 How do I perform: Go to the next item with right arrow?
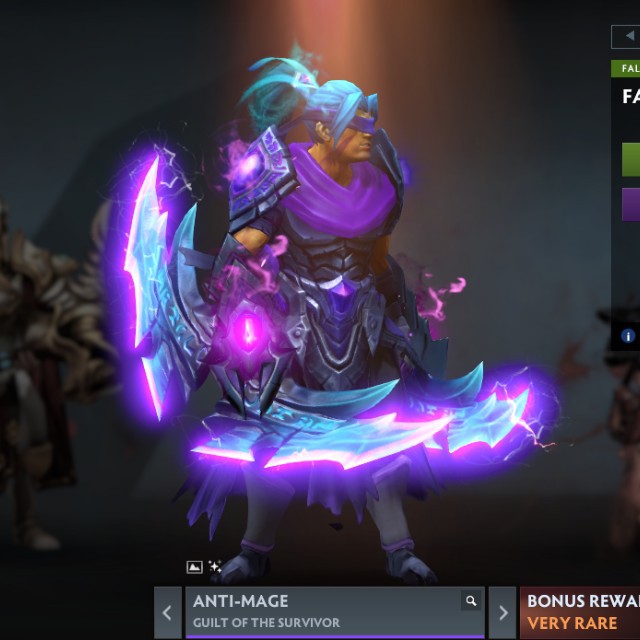pyautogui.click(x=503, y=612)
